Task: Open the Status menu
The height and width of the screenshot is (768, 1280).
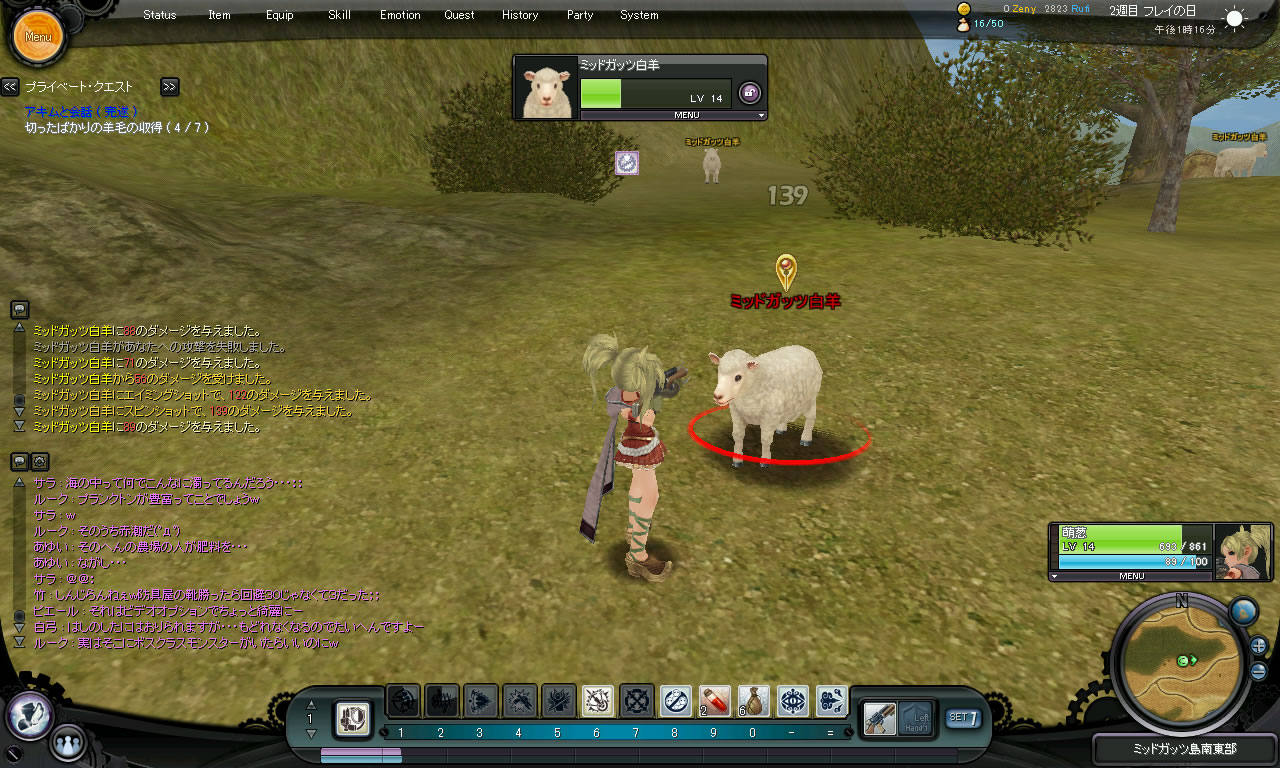Action: [160, 15]
